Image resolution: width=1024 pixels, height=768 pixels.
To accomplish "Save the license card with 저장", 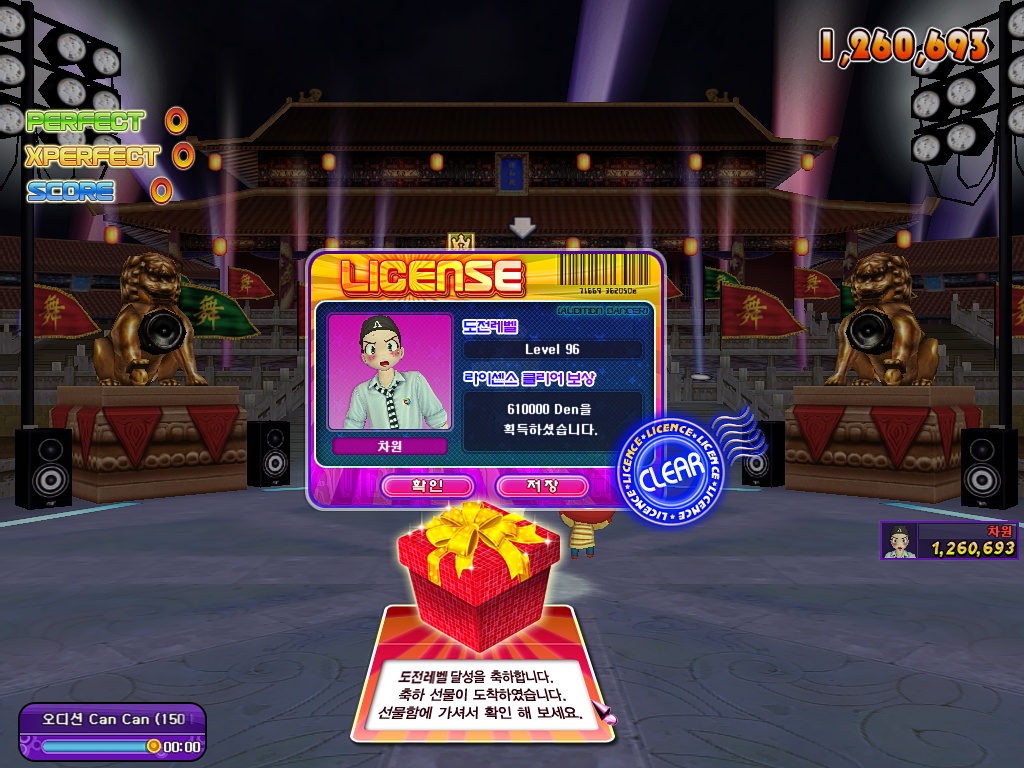I will click(x=542, y=486).
